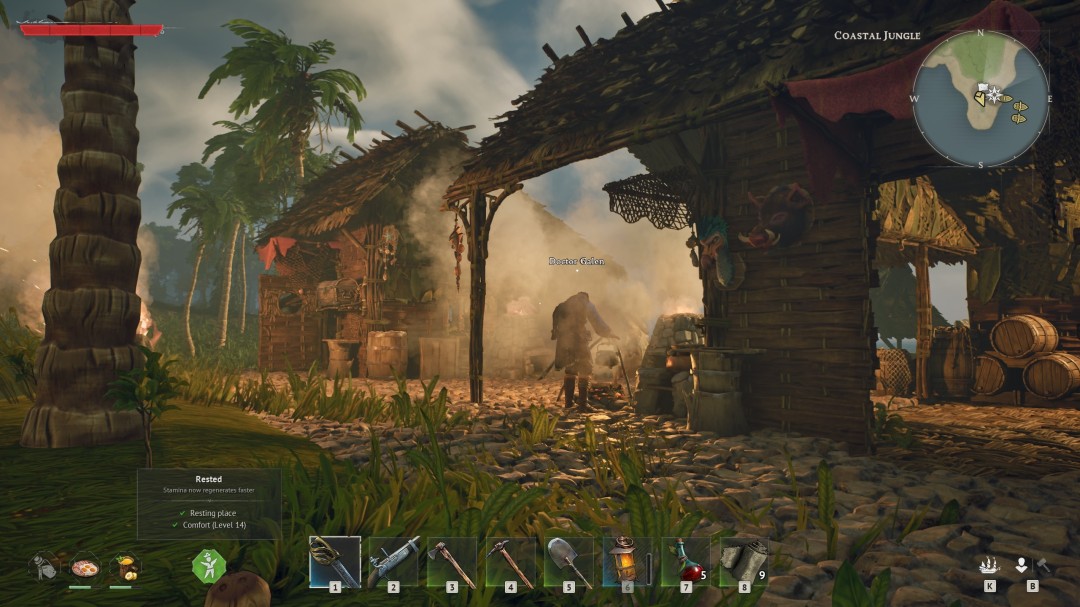Use the red health potion in slot 7

coord(685,562)
